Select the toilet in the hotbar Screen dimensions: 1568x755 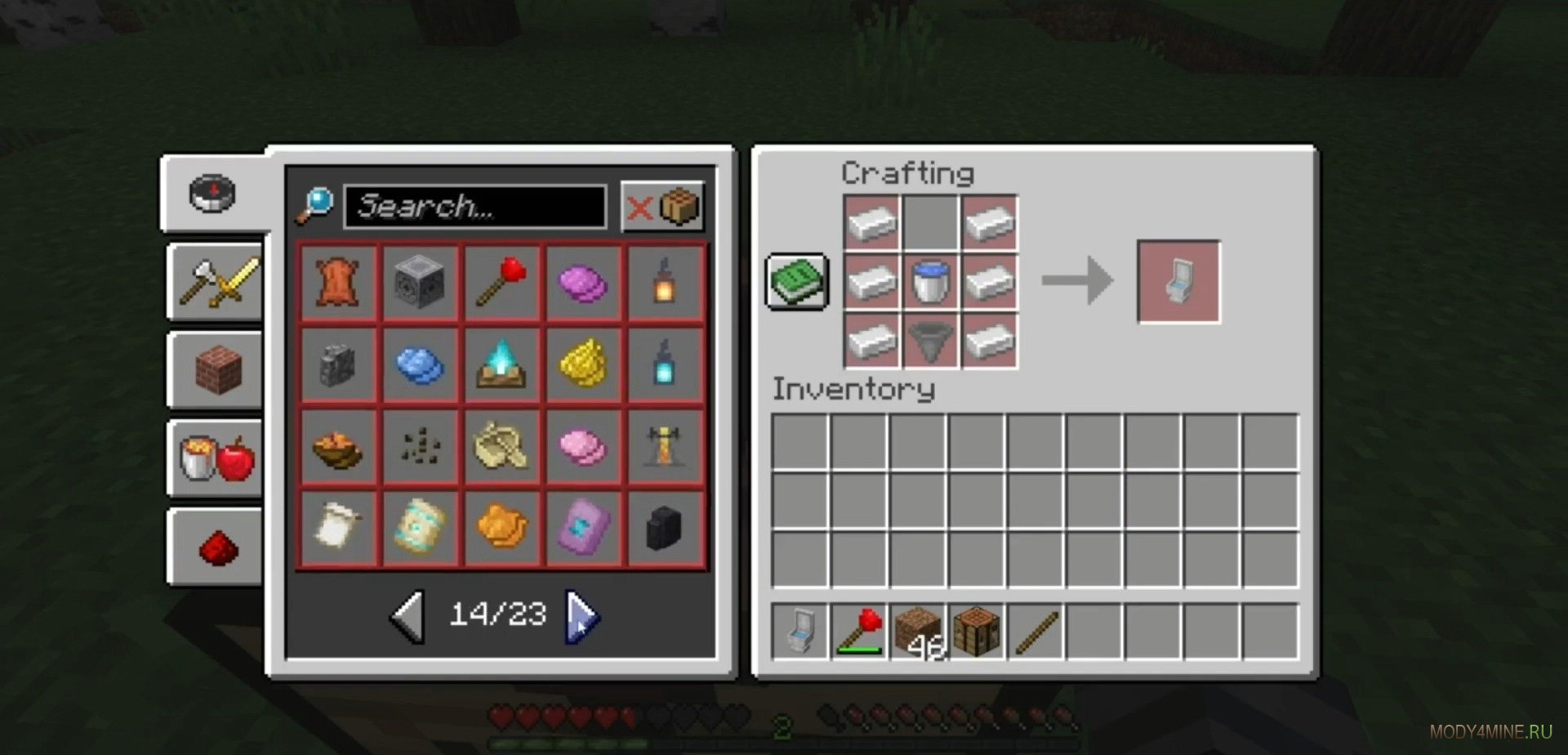click(800, 631)
